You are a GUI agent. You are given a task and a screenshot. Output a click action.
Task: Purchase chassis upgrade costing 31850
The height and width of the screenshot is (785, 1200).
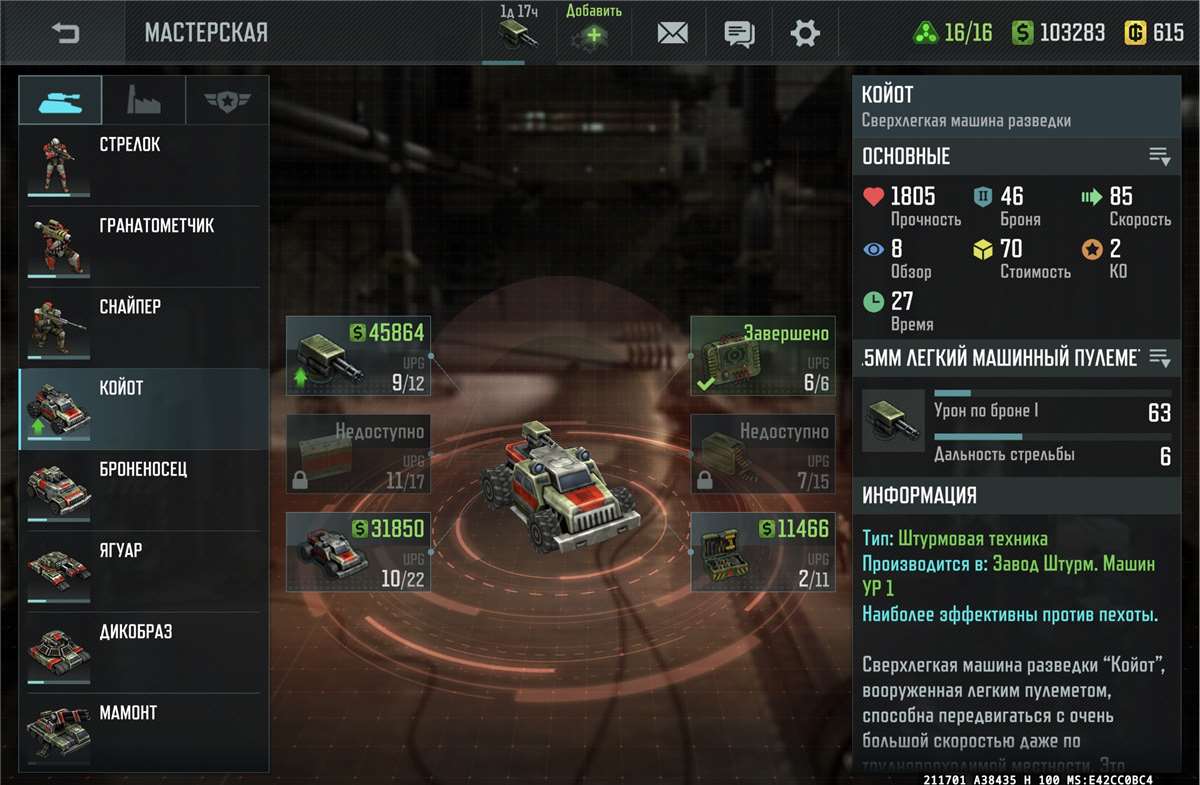click(358, 551)
